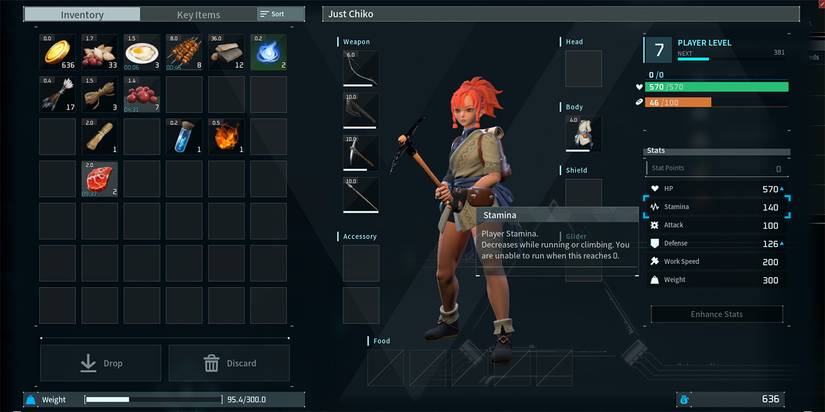Select the blue Pal Sphere slot
Viewport: 825px width, 412px height.
268,53
